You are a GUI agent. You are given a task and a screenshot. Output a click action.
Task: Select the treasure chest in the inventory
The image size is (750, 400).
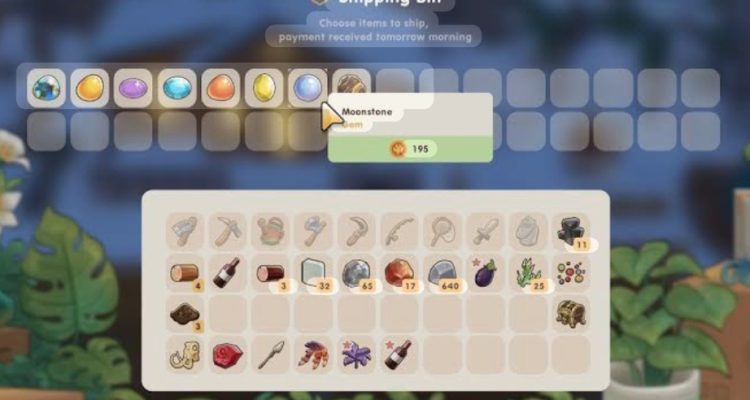[571, 313]
